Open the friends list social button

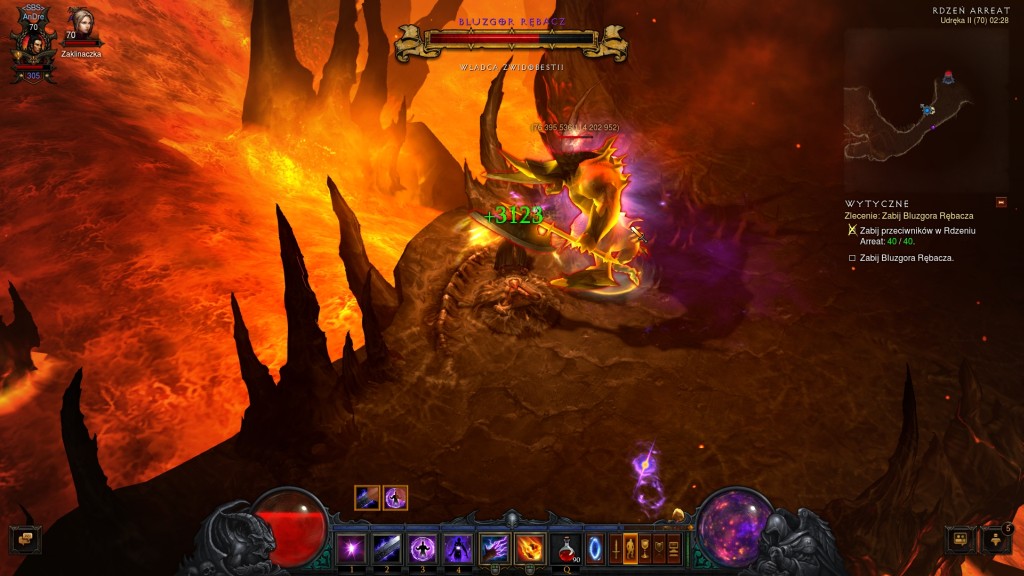coord(996,540)
